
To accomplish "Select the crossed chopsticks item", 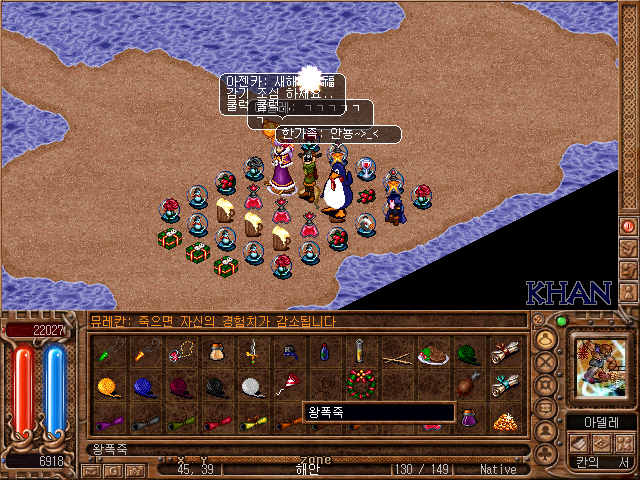I will pos(396,354).
